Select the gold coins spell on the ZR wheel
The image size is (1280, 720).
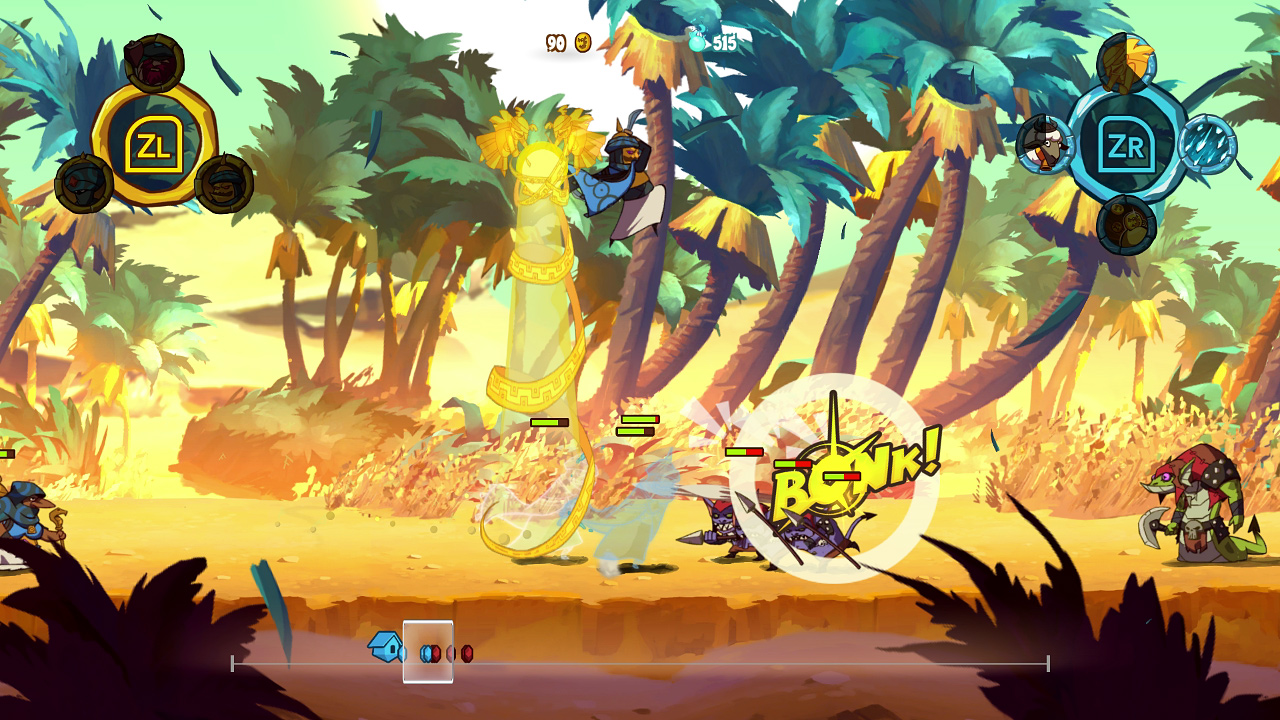(x=1126, y=224)
